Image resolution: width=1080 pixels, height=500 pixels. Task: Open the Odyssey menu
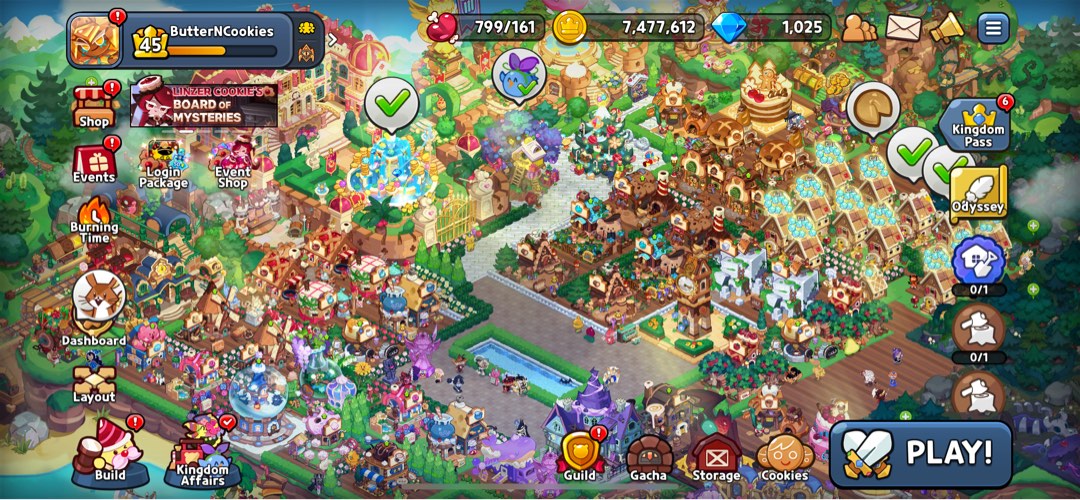pos(978,193)
